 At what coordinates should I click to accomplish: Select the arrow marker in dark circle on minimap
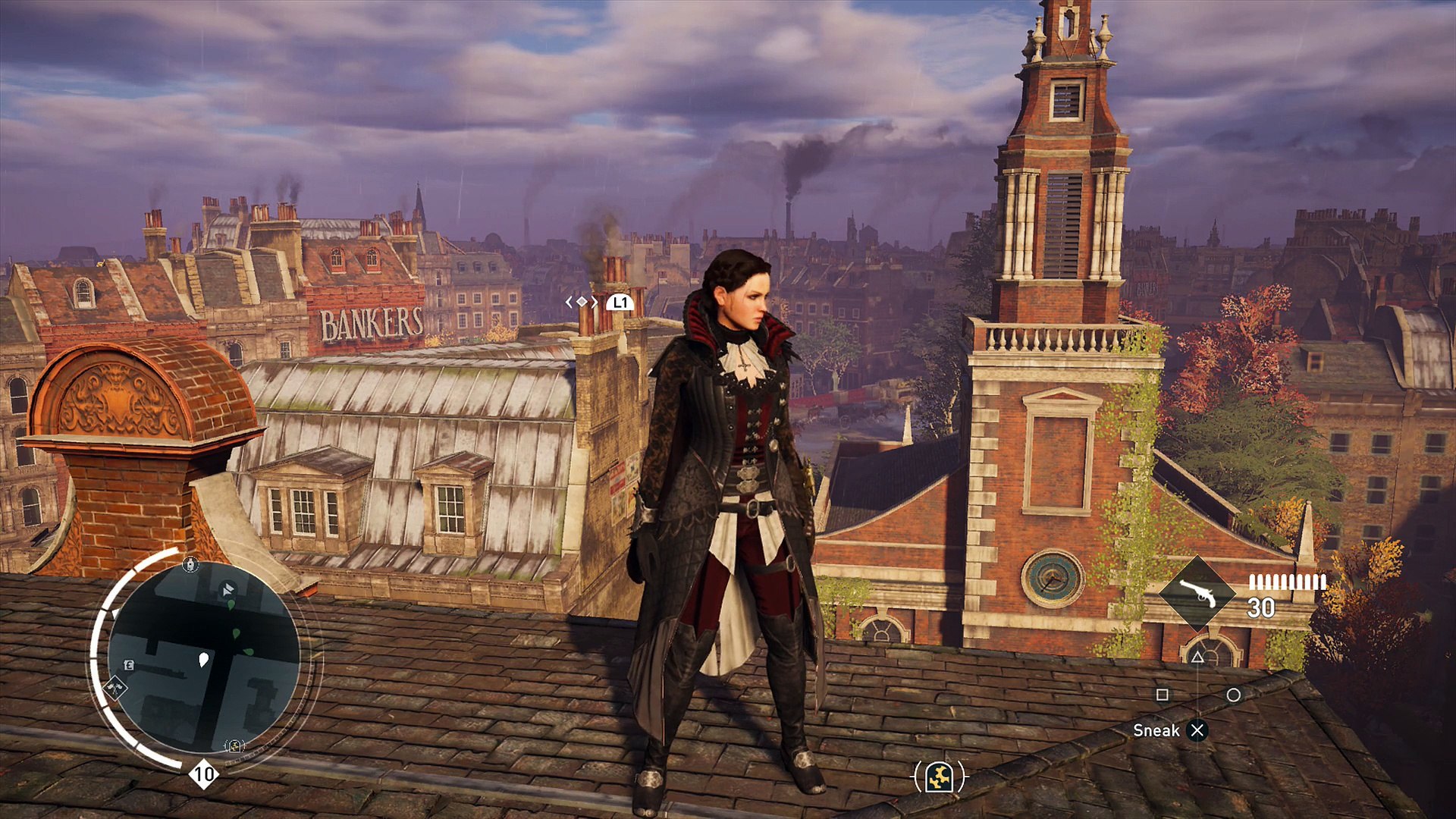pyautogui.click(x=227, y=588)
